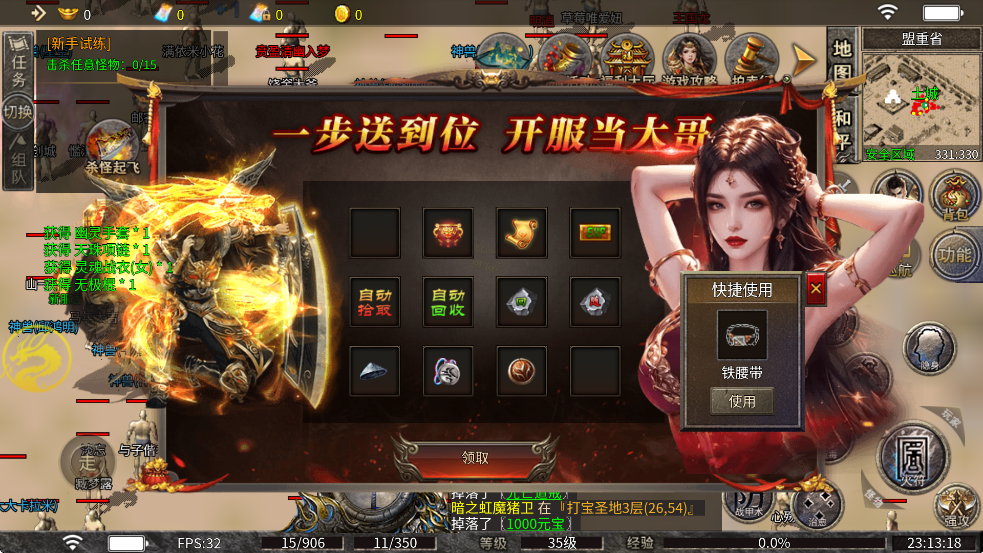The width and height of the screenshot is (983, 553).
Task: Select the EXP reward slot
Action: point(595,233)
